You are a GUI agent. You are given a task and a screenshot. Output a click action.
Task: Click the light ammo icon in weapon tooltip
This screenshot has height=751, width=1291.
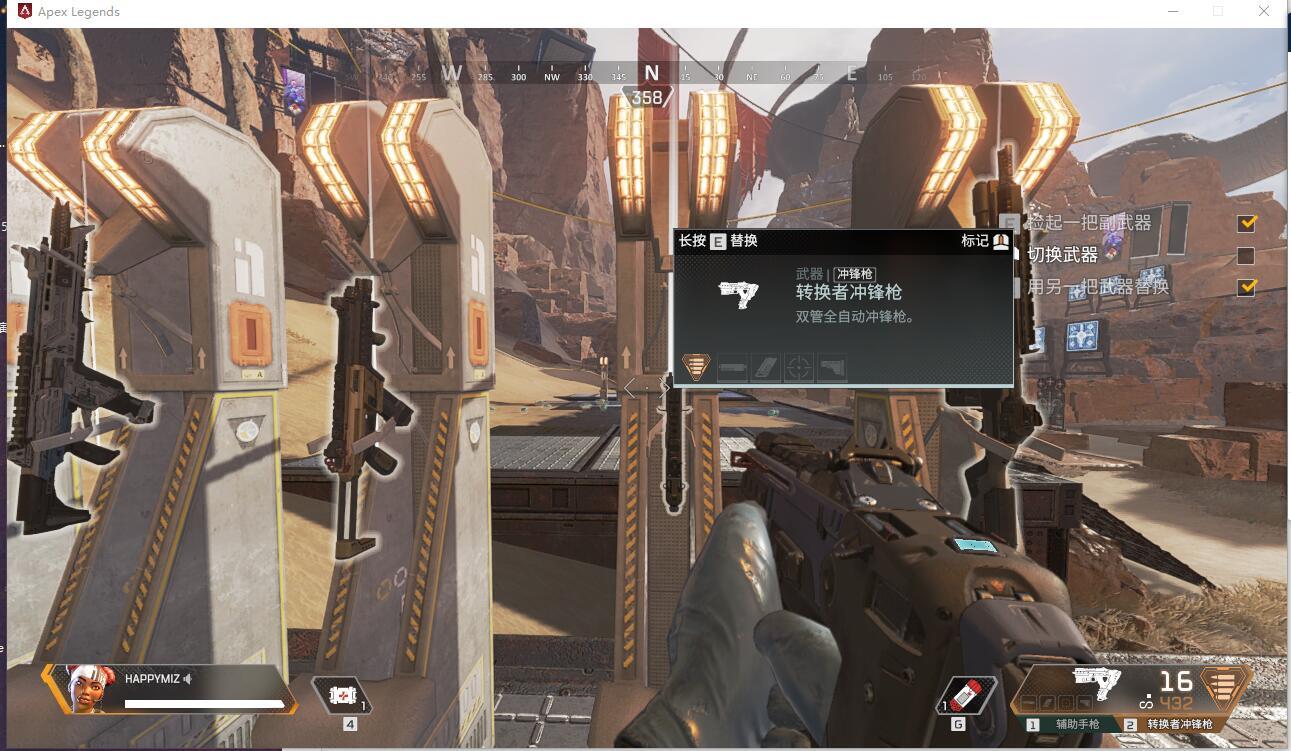coord(696,367)
